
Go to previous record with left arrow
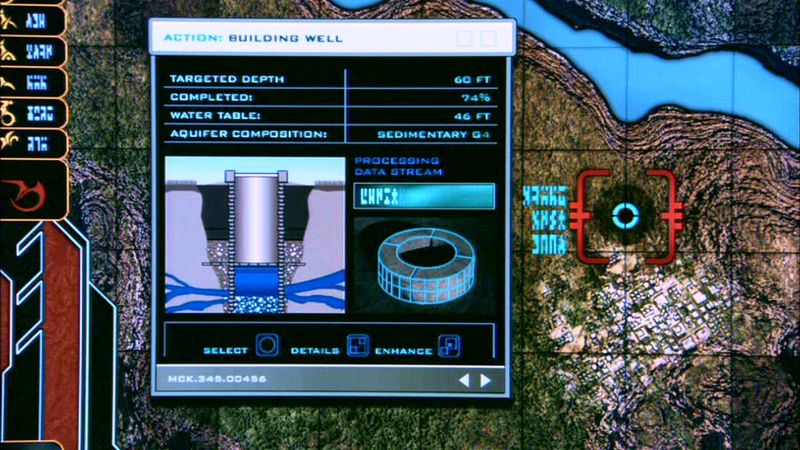(464, 380)
